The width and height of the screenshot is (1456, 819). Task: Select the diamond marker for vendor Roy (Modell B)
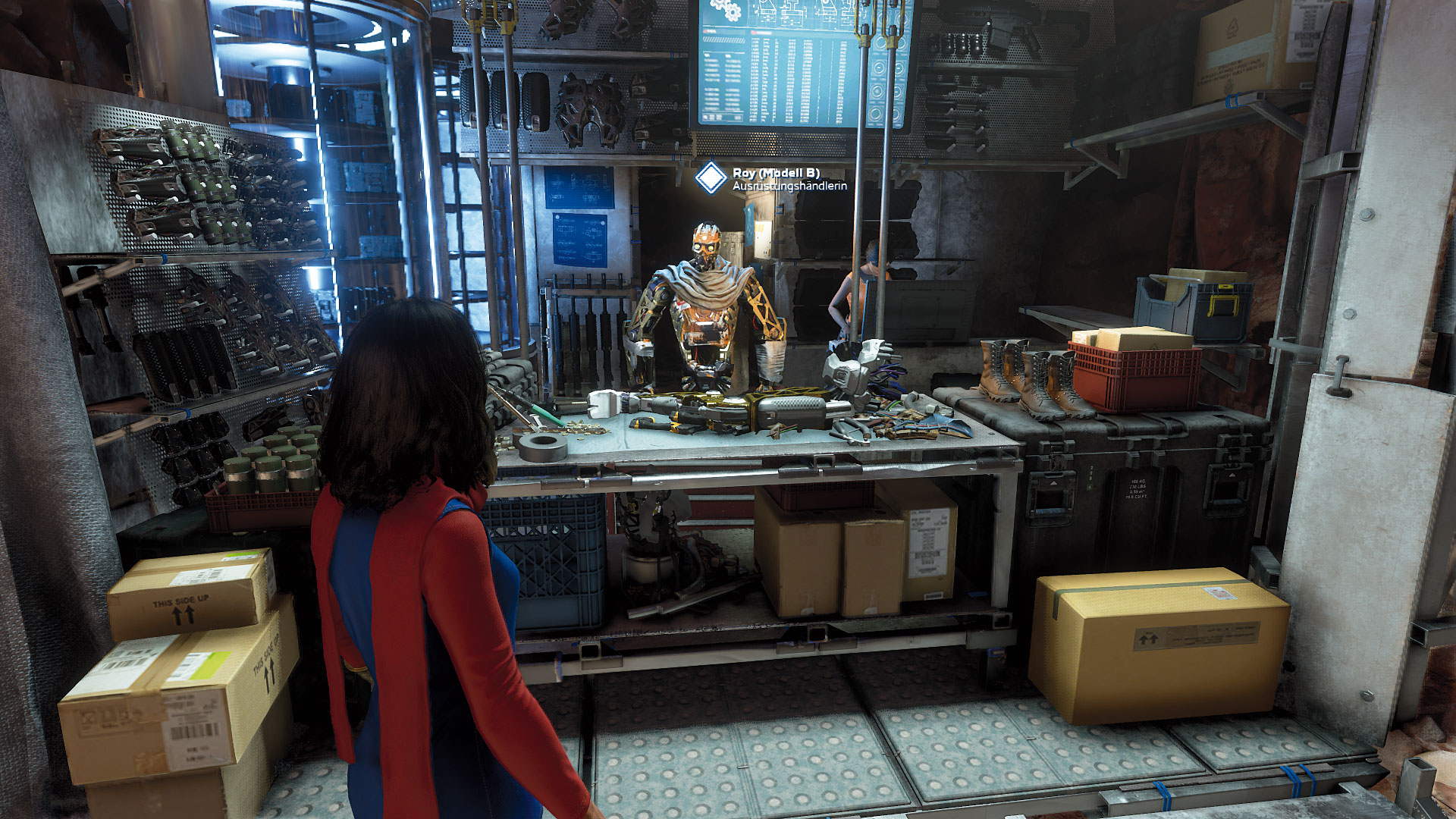(711, 178)
